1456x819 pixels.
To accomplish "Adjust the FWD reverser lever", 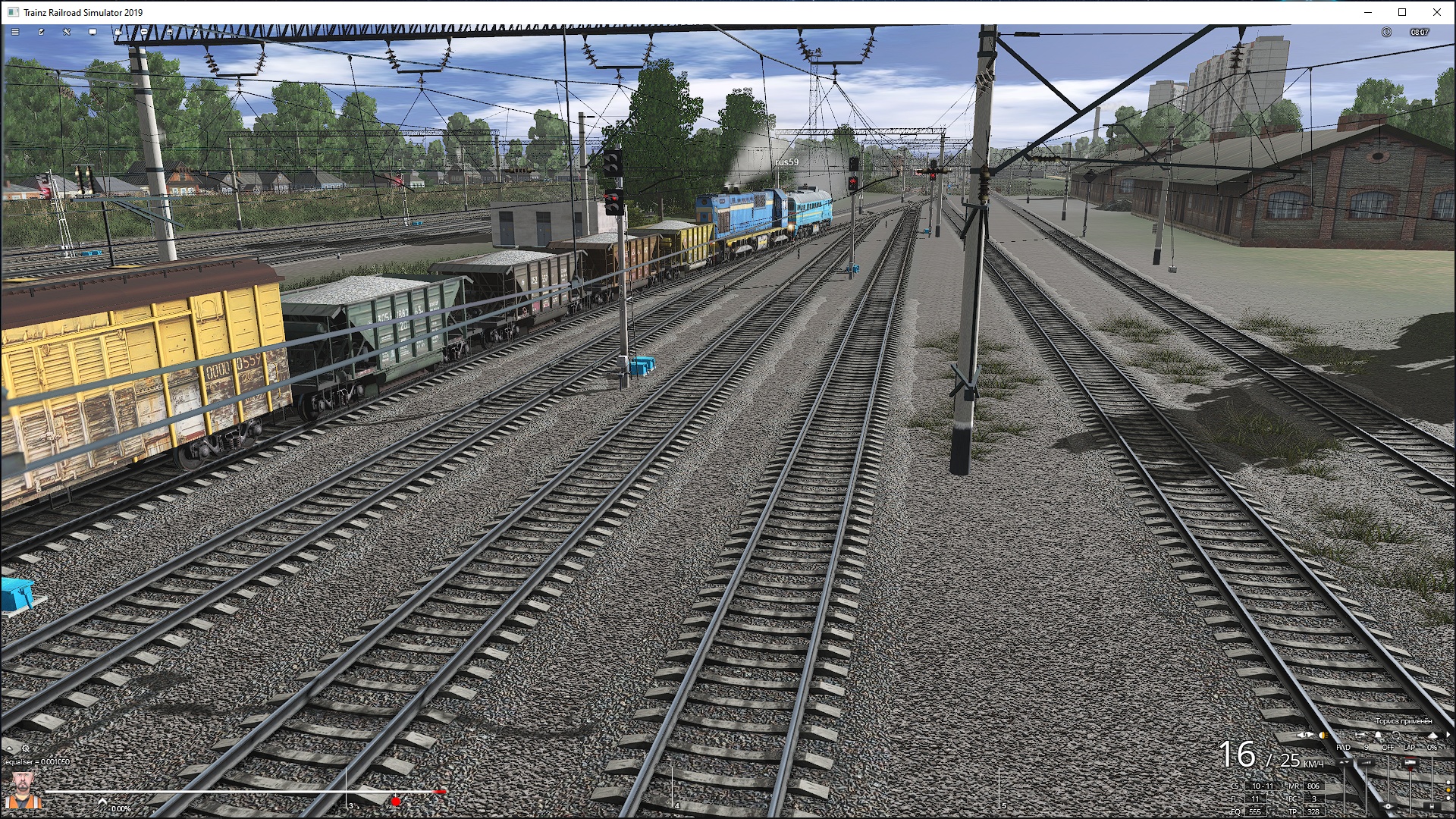I will click(x=1344, y=762).
